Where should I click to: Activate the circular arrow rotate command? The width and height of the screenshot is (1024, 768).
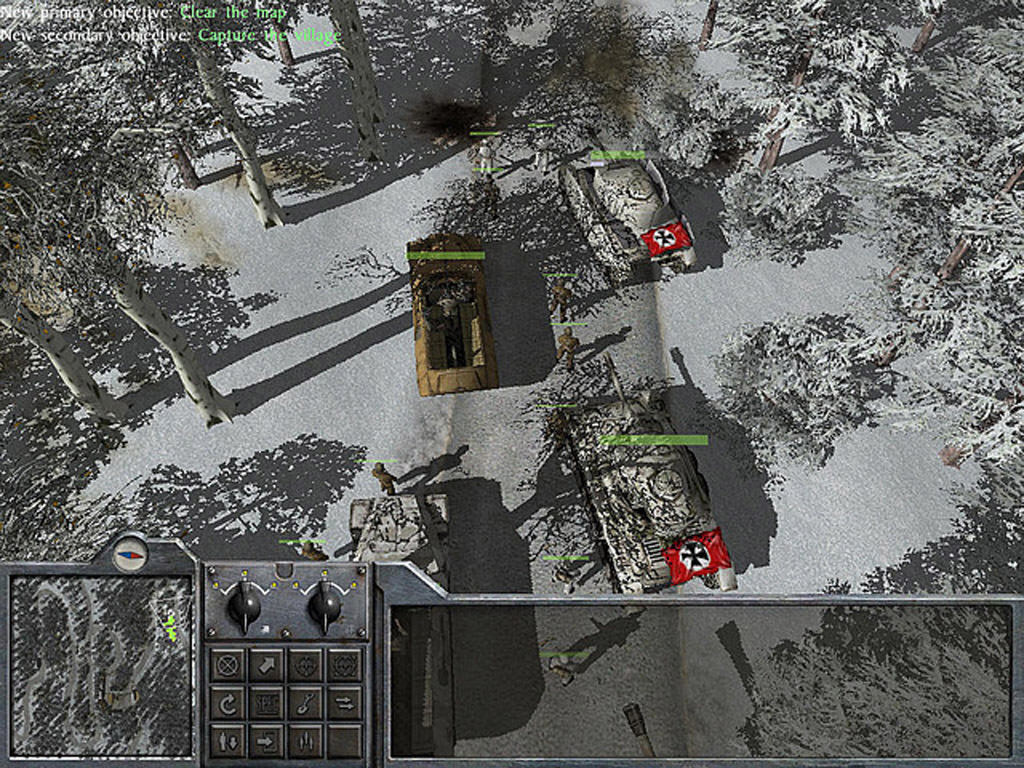[x=228, y=703]
